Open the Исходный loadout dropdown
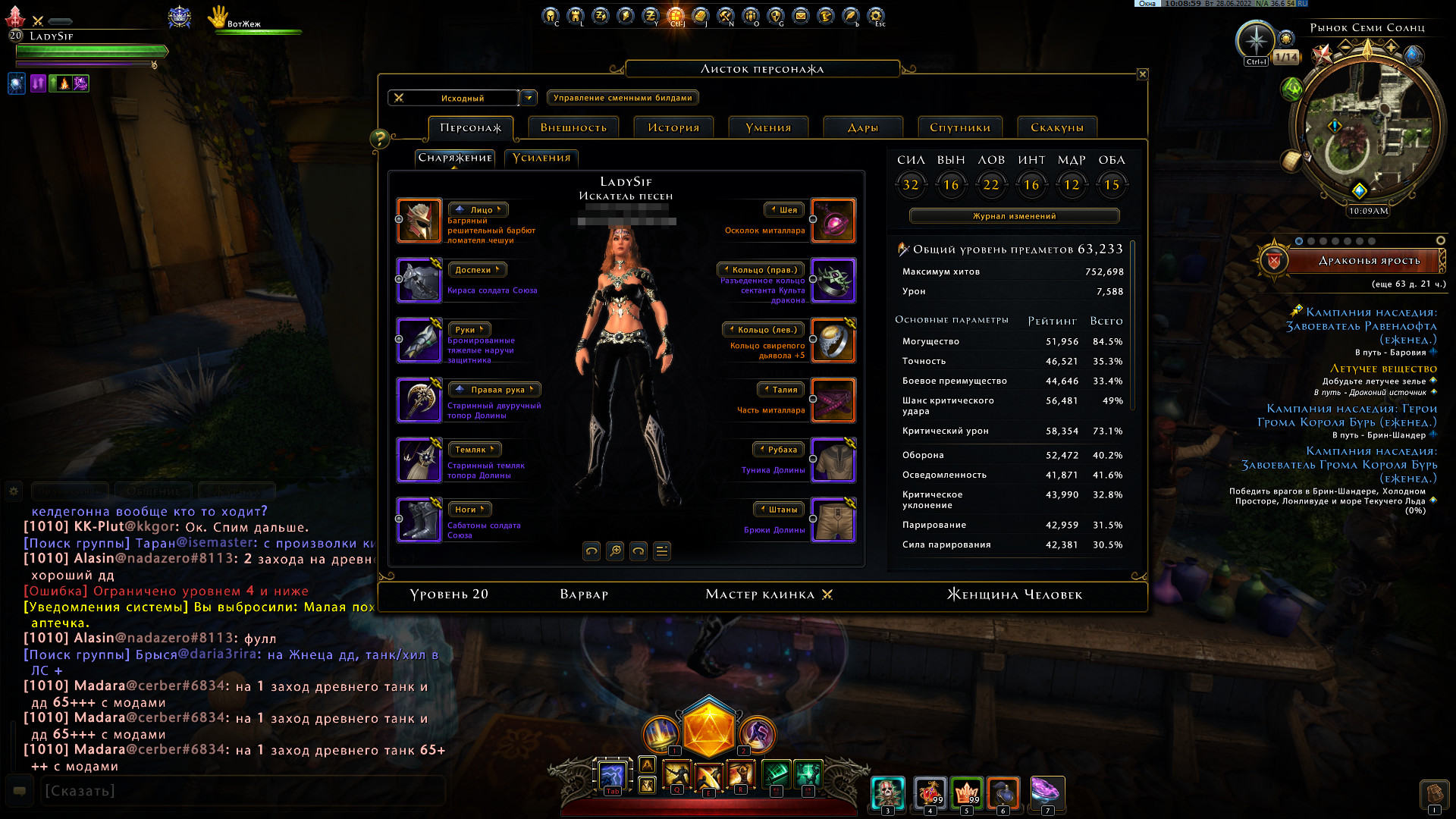Screen dimensions: 1456x819 point(529,98)
